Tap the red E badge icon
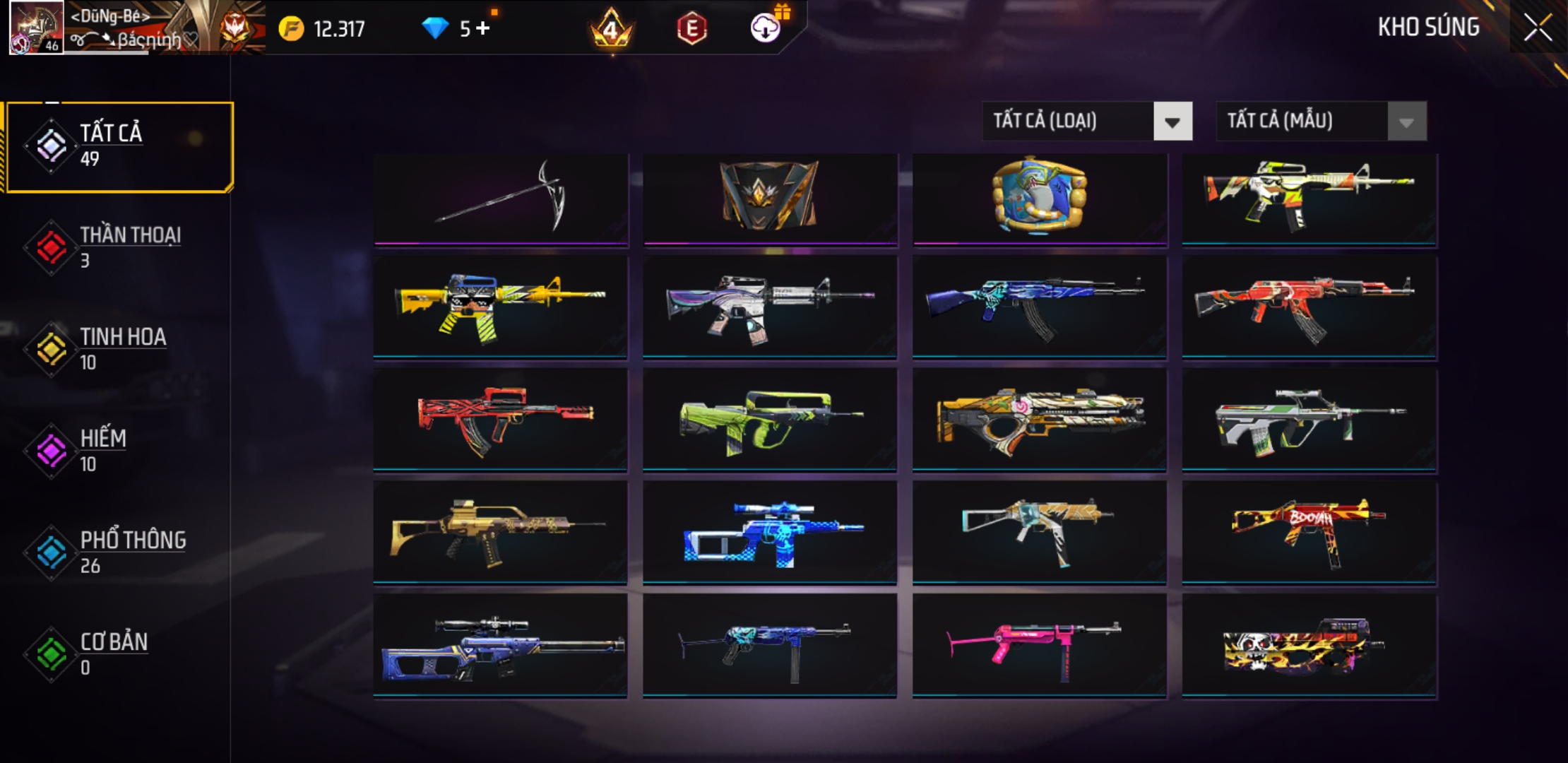The height and width of the screenshot is (763, 1568). tap(691, 29)
